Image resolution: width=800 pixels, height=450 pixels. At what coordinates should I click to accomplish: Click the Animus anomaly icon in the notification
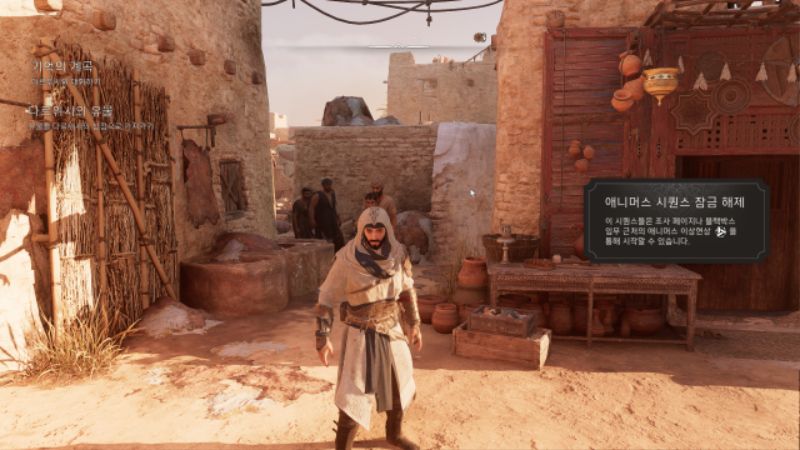click(719, 231)
